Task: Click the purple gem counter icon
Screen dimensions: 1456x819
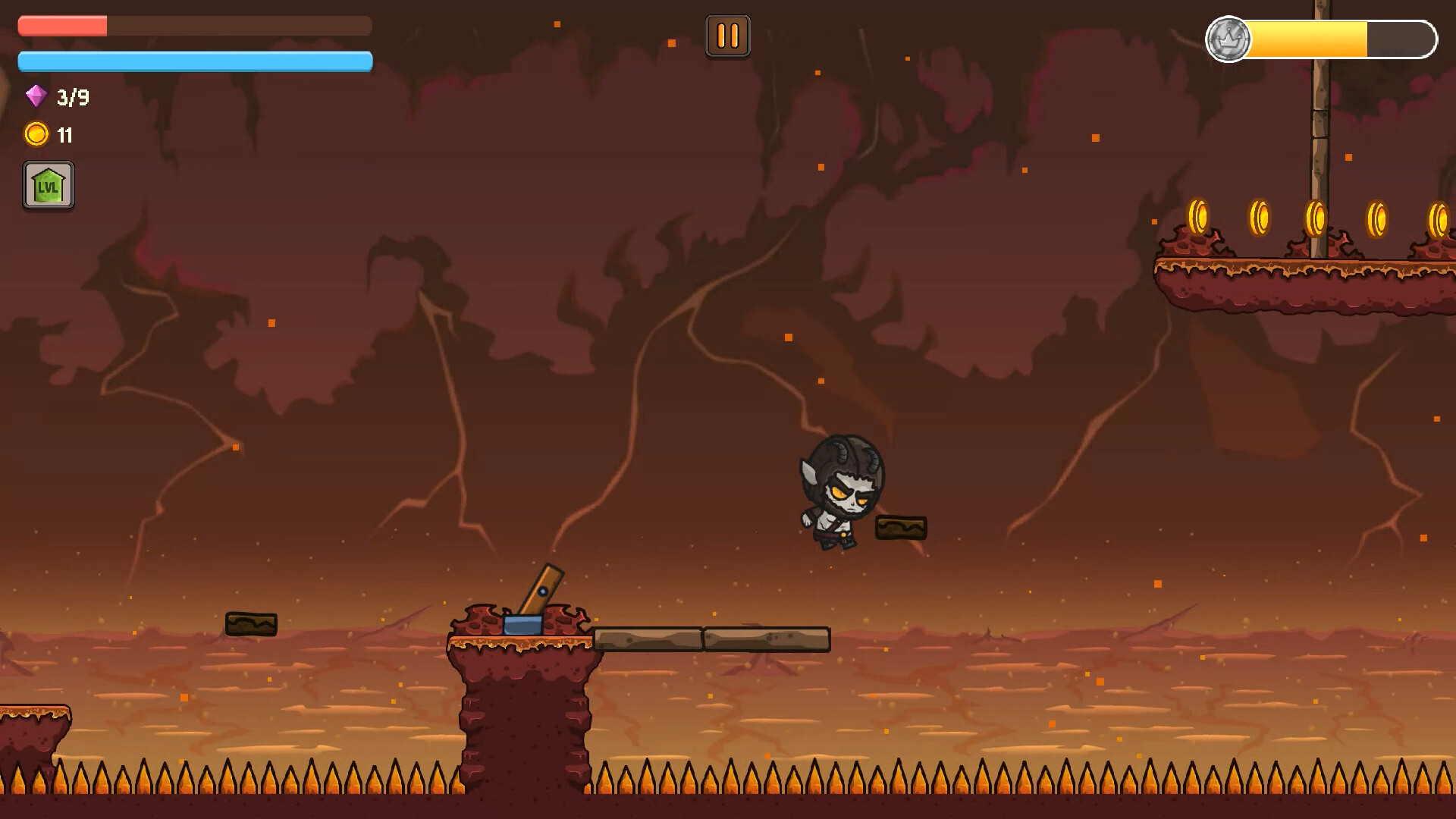Action: 34,97
